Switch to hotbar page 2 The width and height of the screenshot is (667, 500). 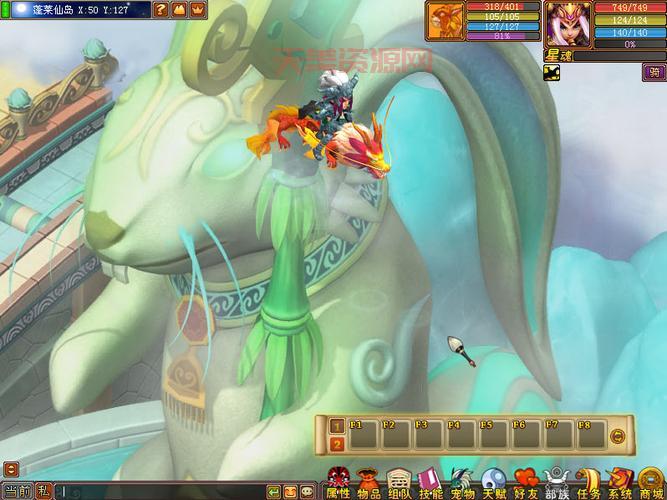point(337,443)
